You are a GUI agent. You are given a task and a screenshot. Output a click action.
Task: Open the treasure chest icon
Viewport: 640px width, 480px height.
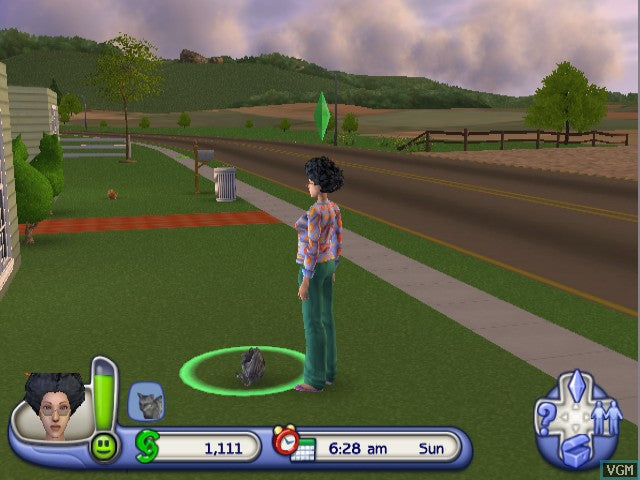(x=577, y=450)
